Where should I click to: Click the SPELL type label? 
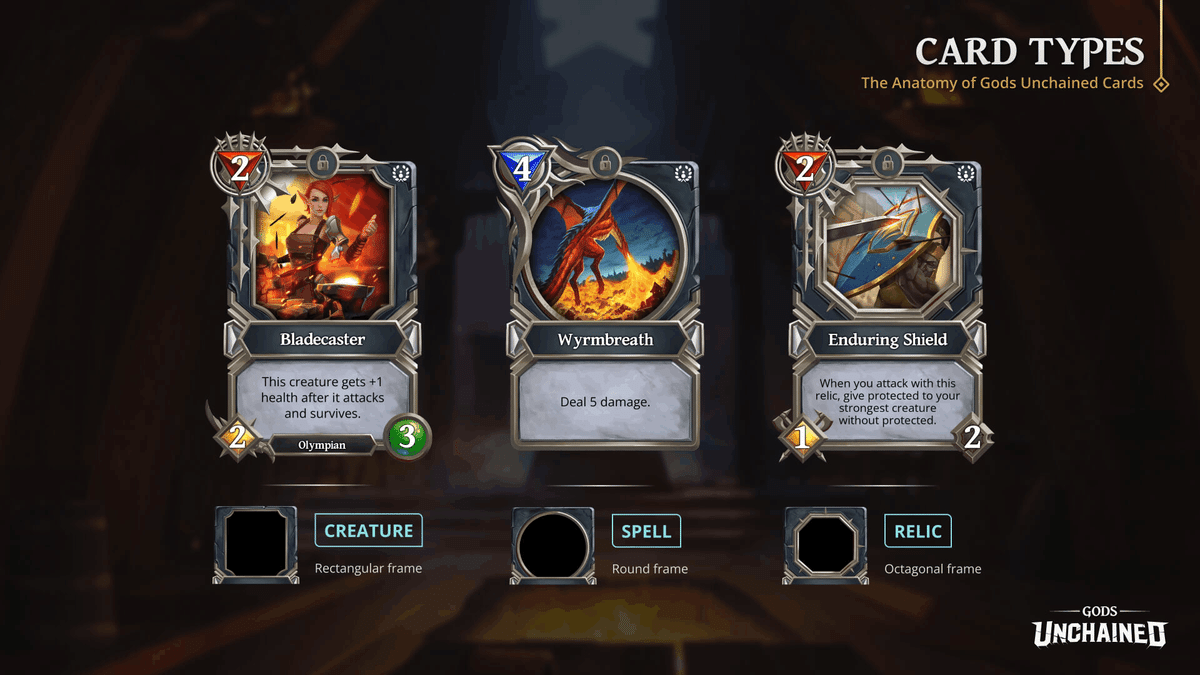click(x=646, y=531)
